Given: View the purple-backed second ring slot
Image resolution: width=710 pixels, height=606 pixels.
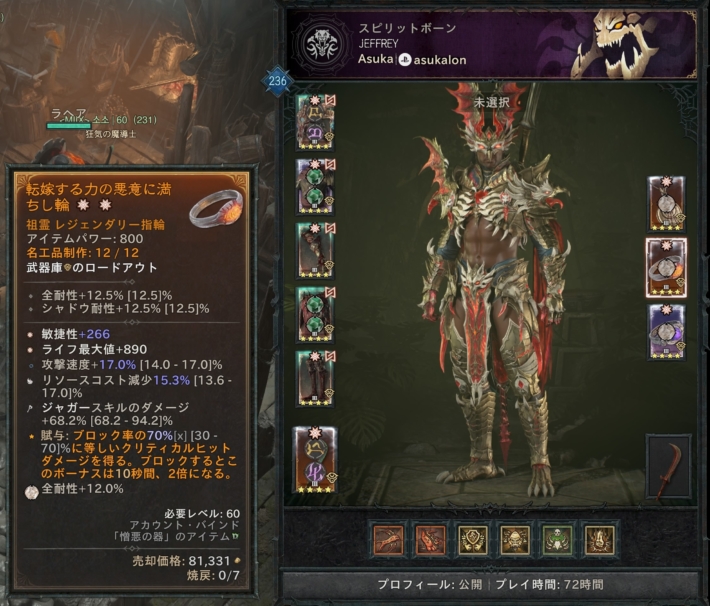Looking at the screenshot, I should pyautogui.click(x=666, y=330).
